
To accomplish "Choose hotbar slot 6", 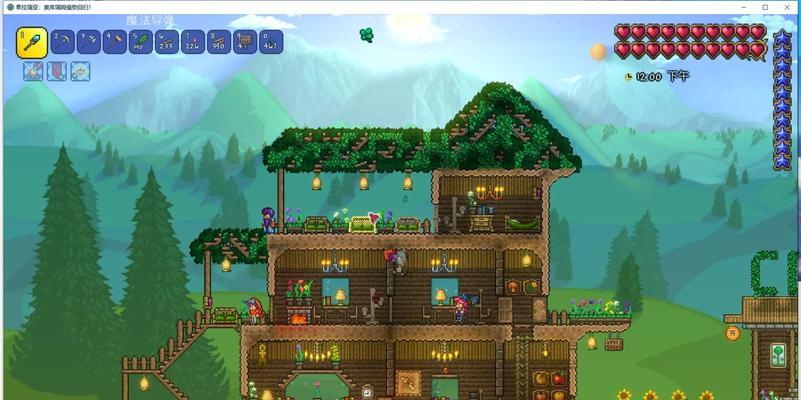I will tap(167, 42).
